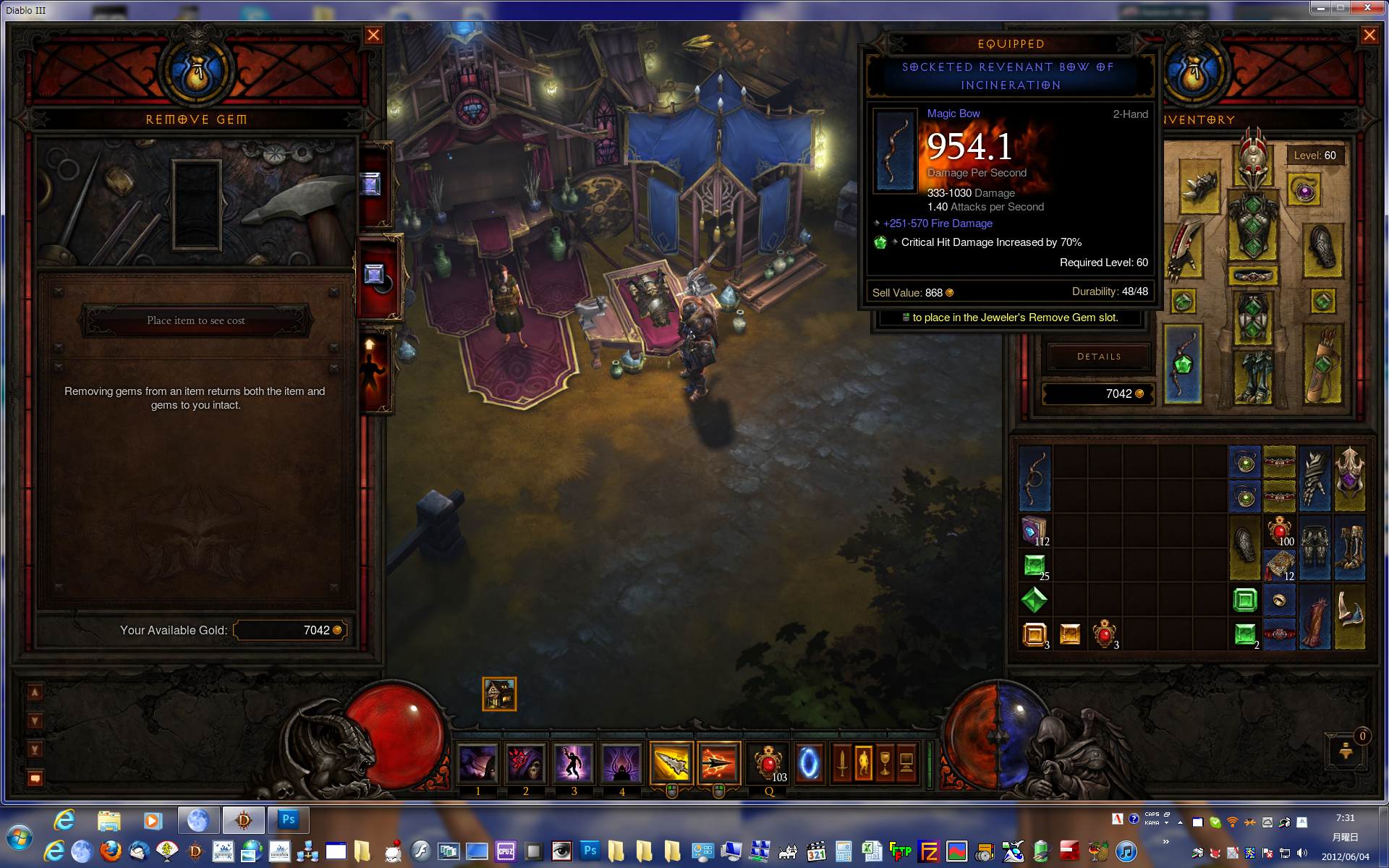Use the health potion on hotbar
This screenshot has height=868, width=1389.
(x=768, y=763)
